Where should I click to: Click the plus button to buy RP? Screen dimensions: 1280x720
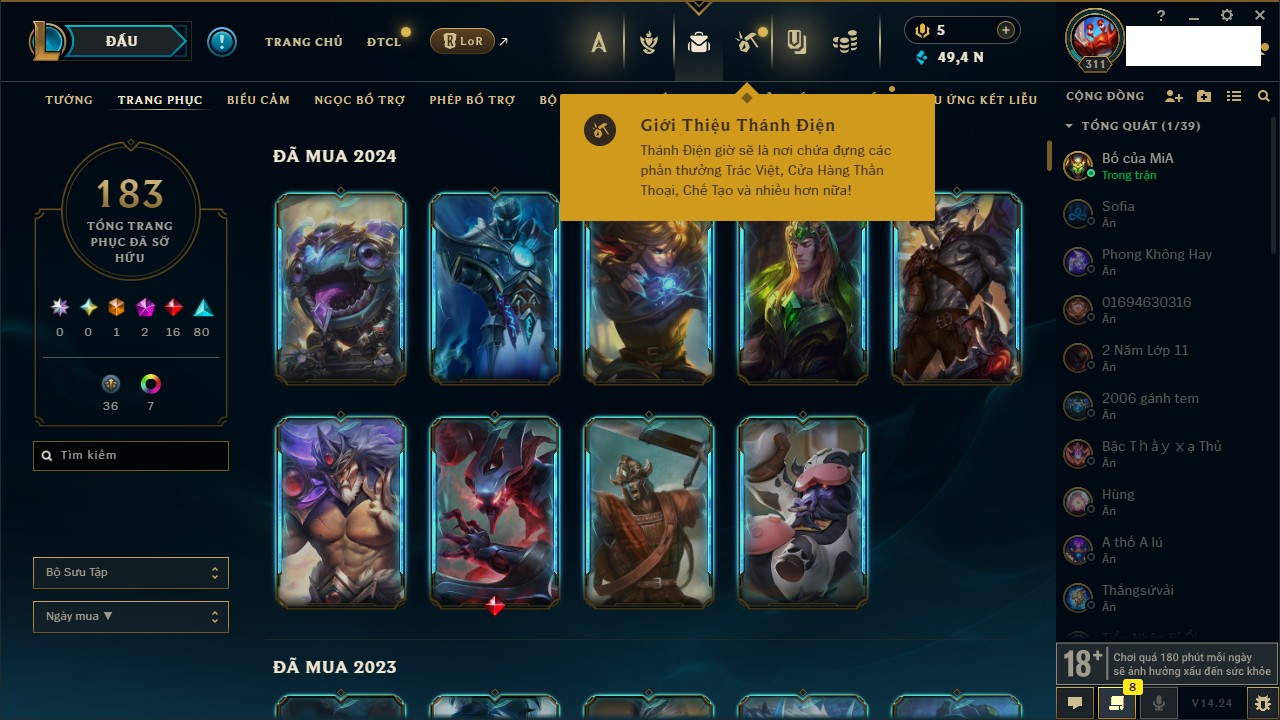coord(1006,30)
